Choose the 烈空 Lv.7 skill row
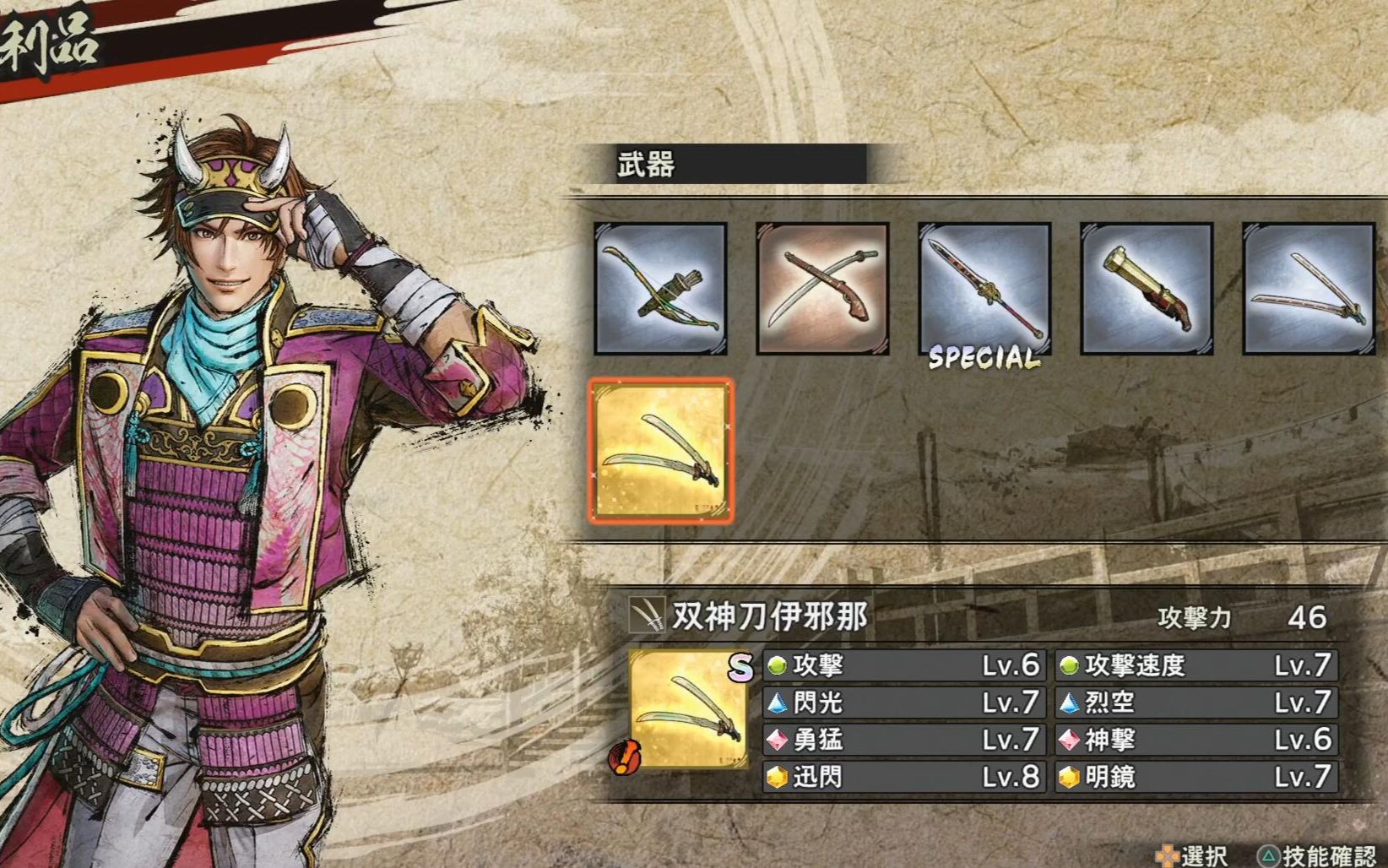Viewport: 1388px width, 868px height. [x=1196, y=703]
